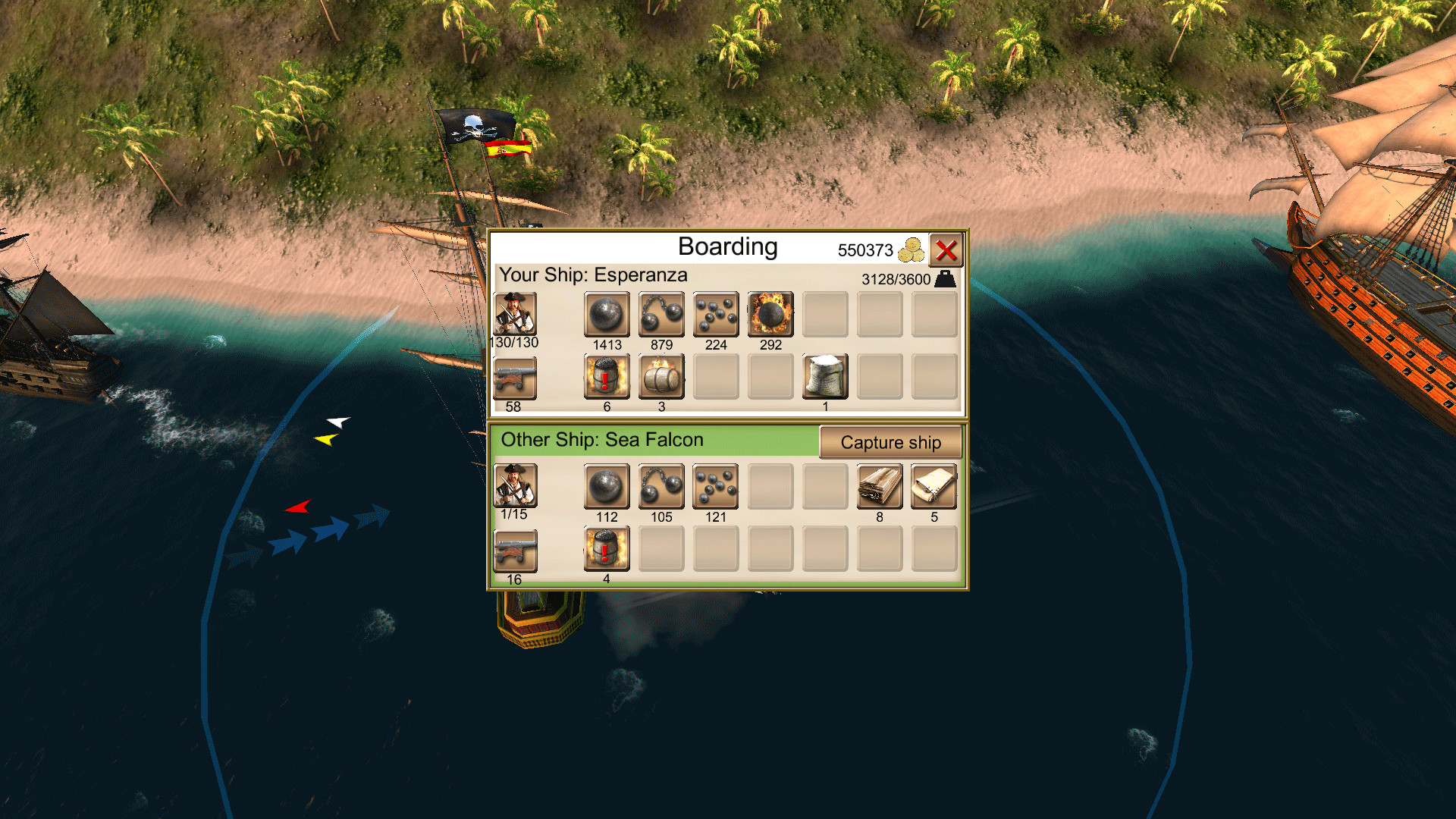The width and height of the screenshot is (1456, 819).
Task: Click the cannons icon showing 16 on Sea Falcon
Action: (516, 549)
